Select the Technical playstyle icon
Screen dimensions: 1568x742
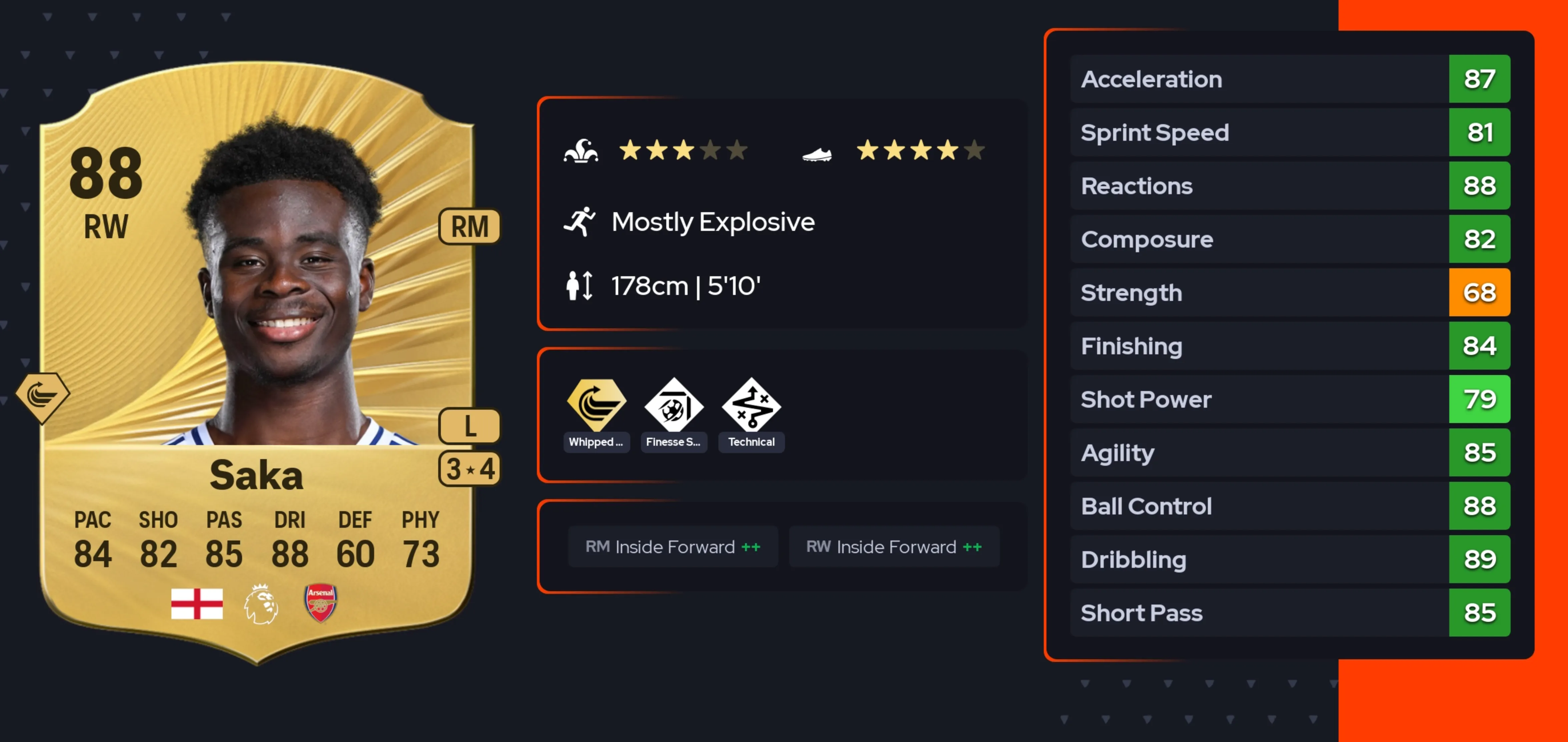pos(751,406)
